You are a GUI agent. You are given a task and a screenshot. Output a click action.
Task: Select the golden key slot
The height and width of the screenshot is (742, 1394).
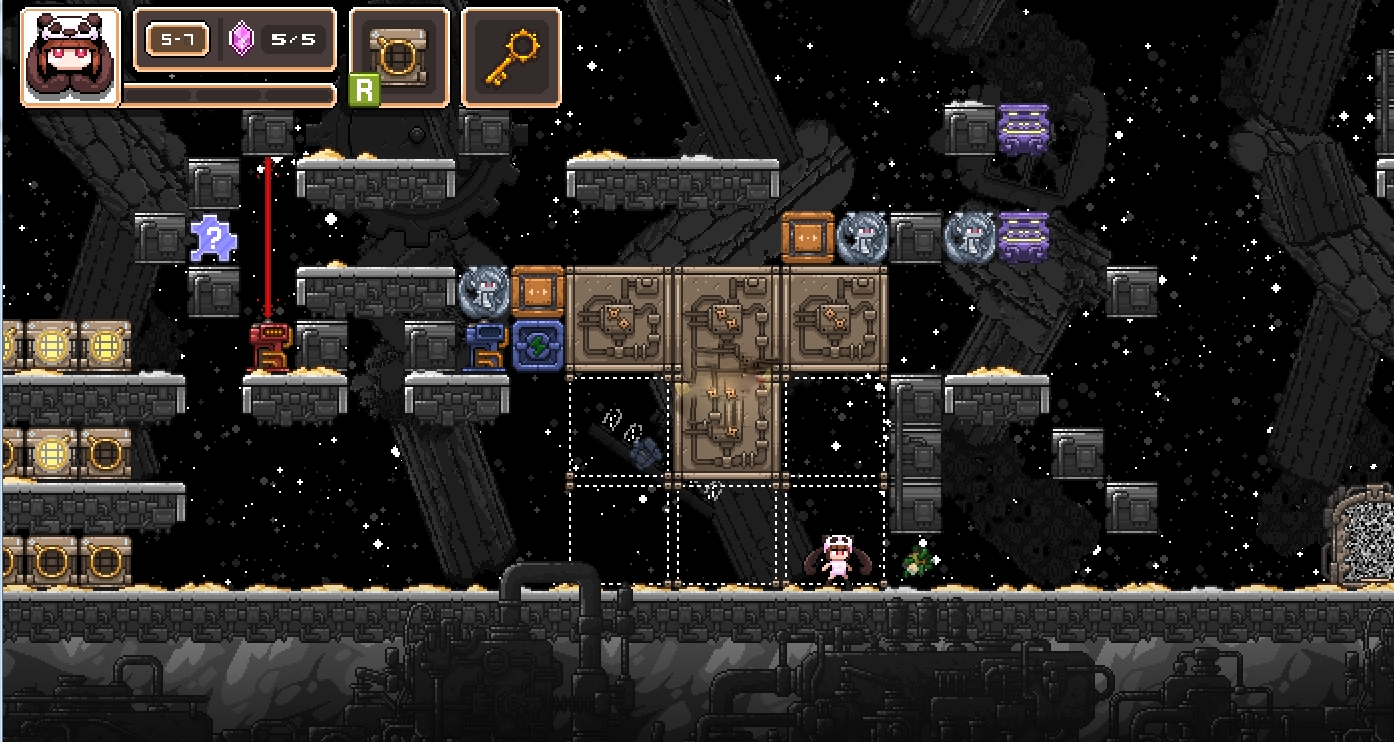pyautogui.click(x=511, y=56)
